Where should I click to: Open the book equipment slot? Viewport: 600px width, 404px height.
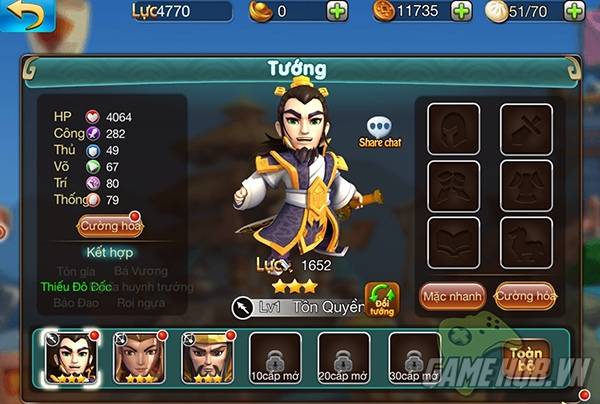tap(453, 242)
